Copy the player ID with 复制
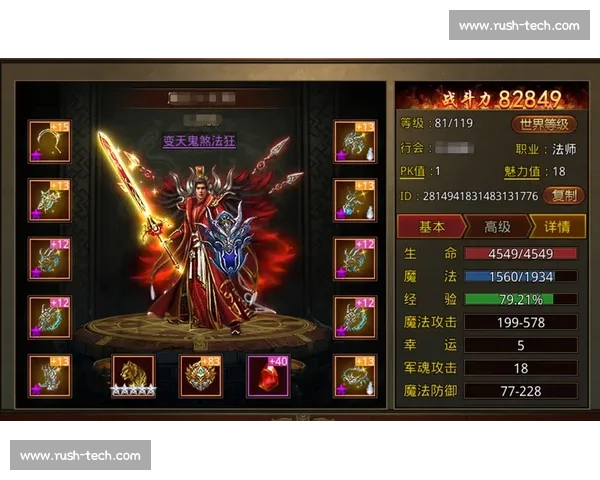This screenshot has width=600, height=480. click(564, 196)
